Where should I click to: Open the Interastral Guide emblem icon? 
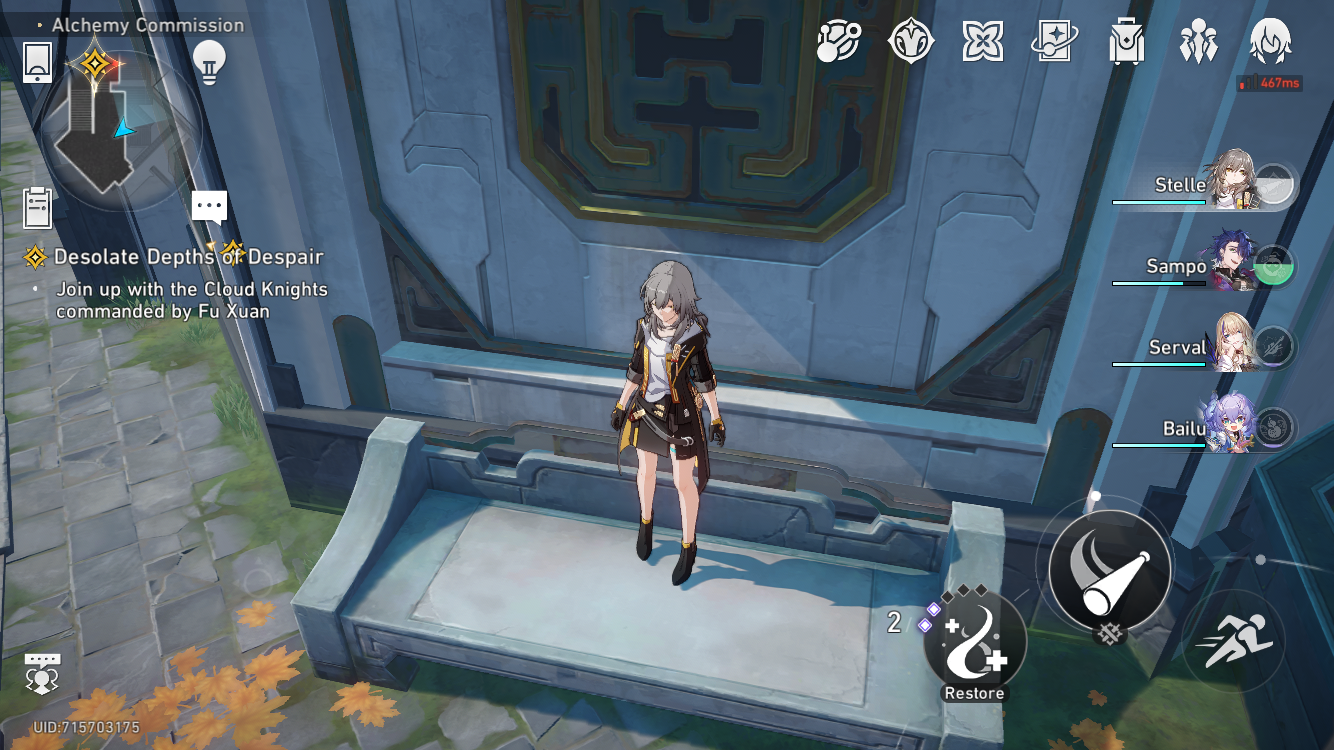910,40
